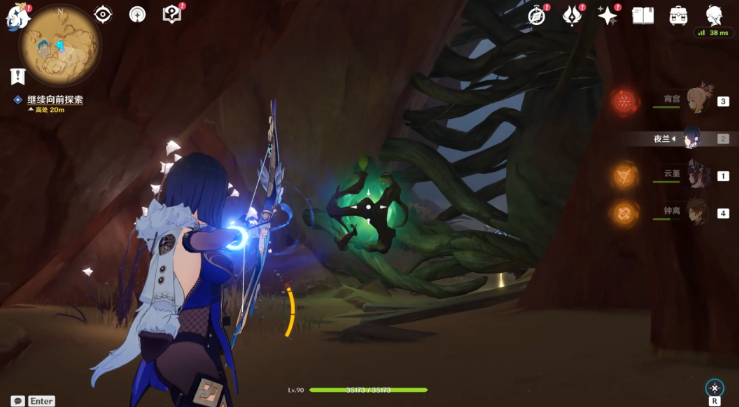This screenshot has height=407, width=739.
Task: Open the battle pass winged emblem icon
Action: click(x=573, y=15)
